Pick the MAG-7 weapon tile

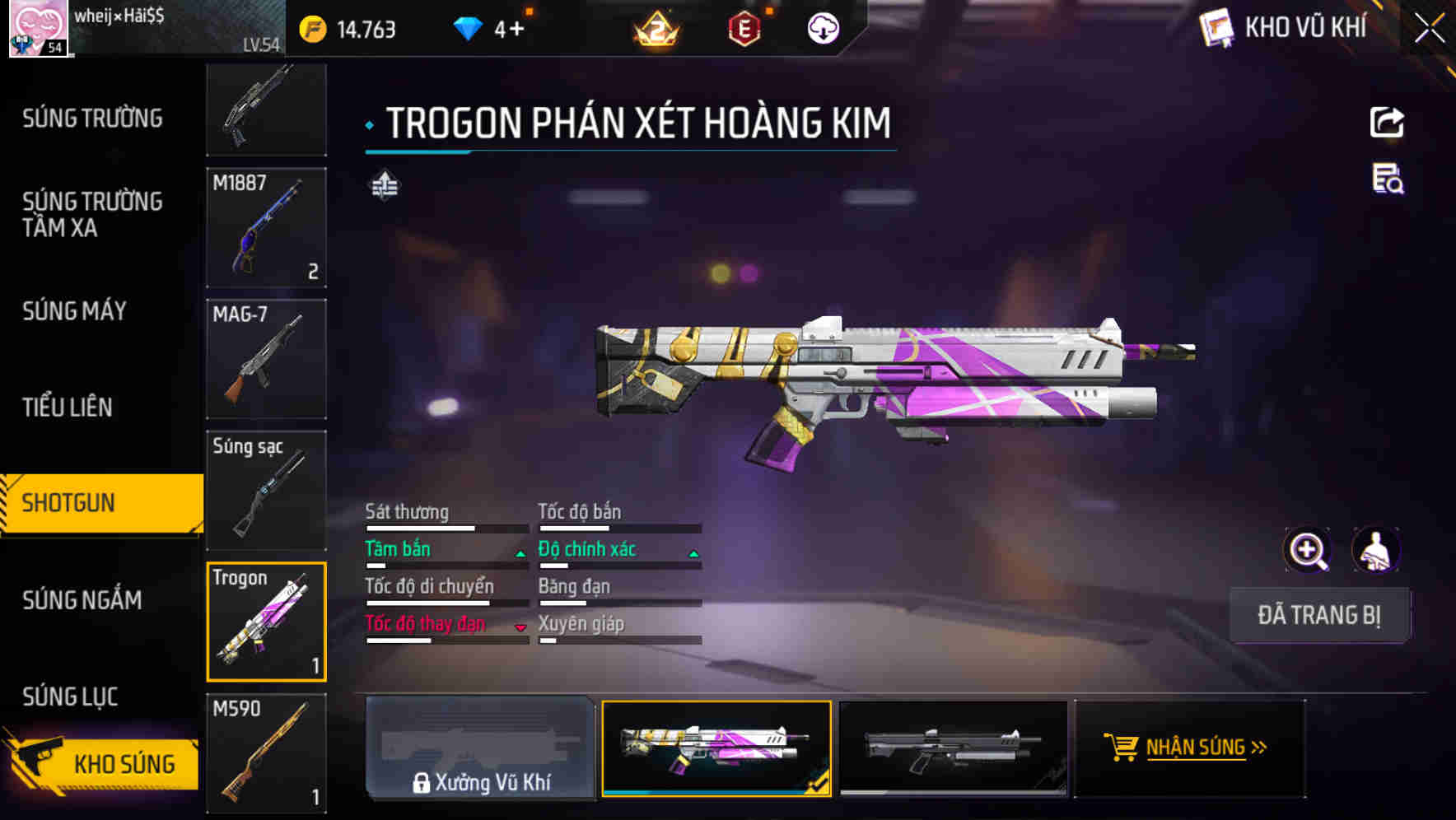[266, 359]
